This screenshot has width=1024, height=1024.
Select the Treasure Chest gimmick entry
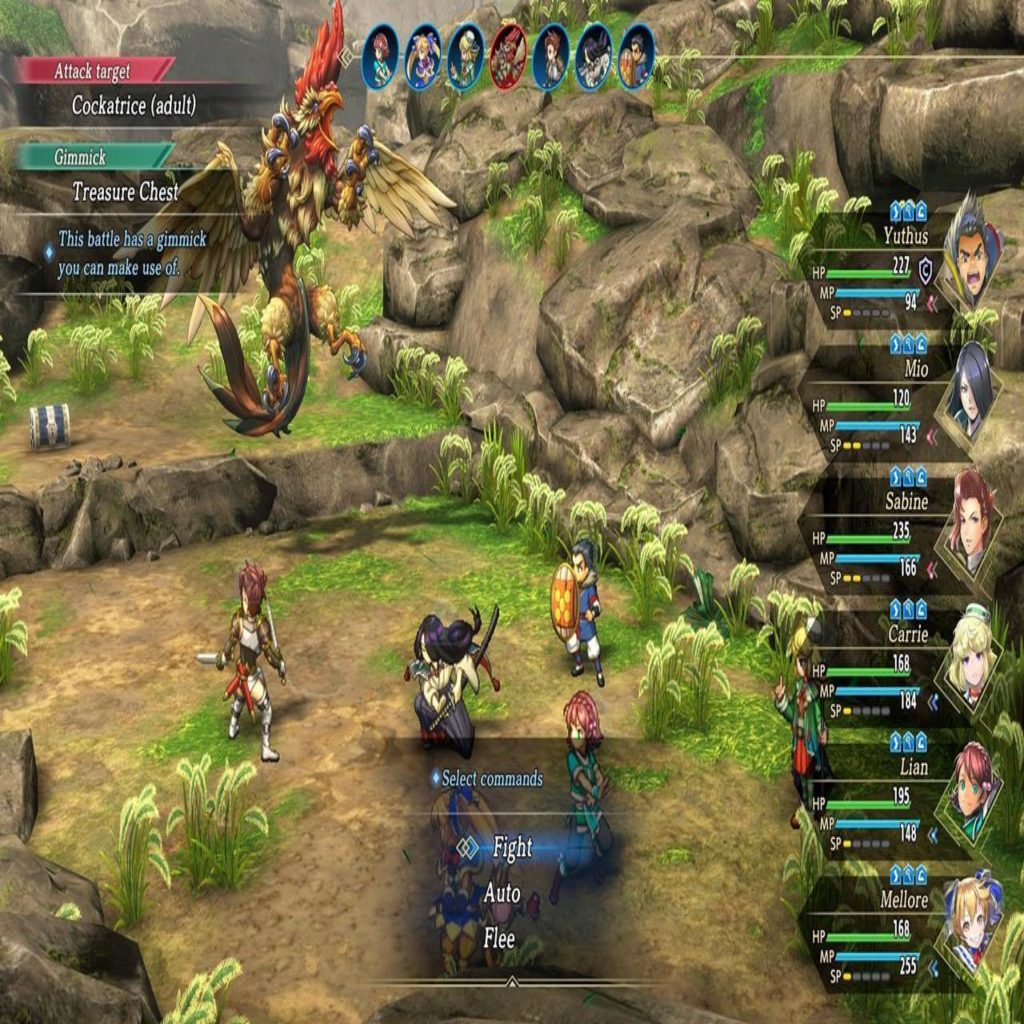126,191
